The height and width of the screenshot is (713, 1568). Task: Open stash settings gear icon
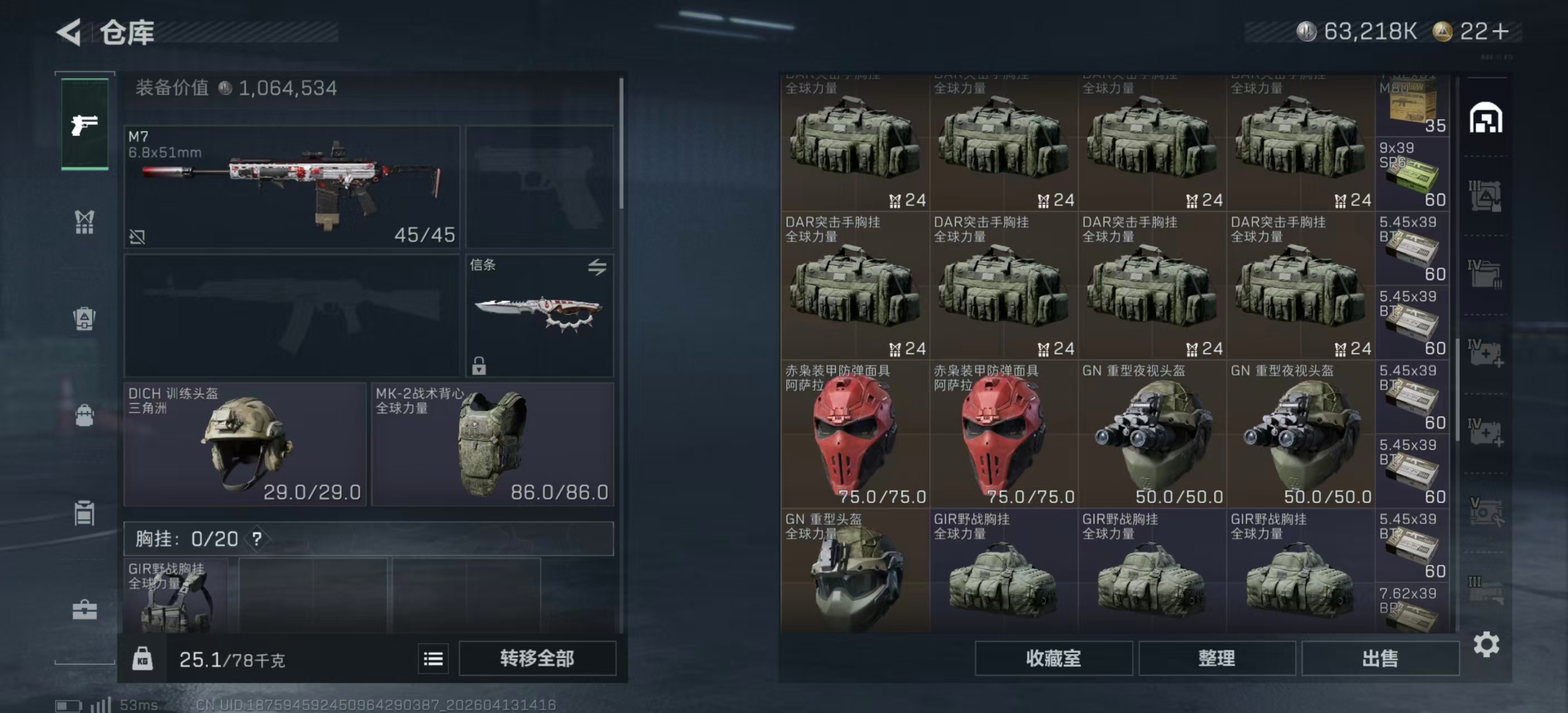point(1486,644)
